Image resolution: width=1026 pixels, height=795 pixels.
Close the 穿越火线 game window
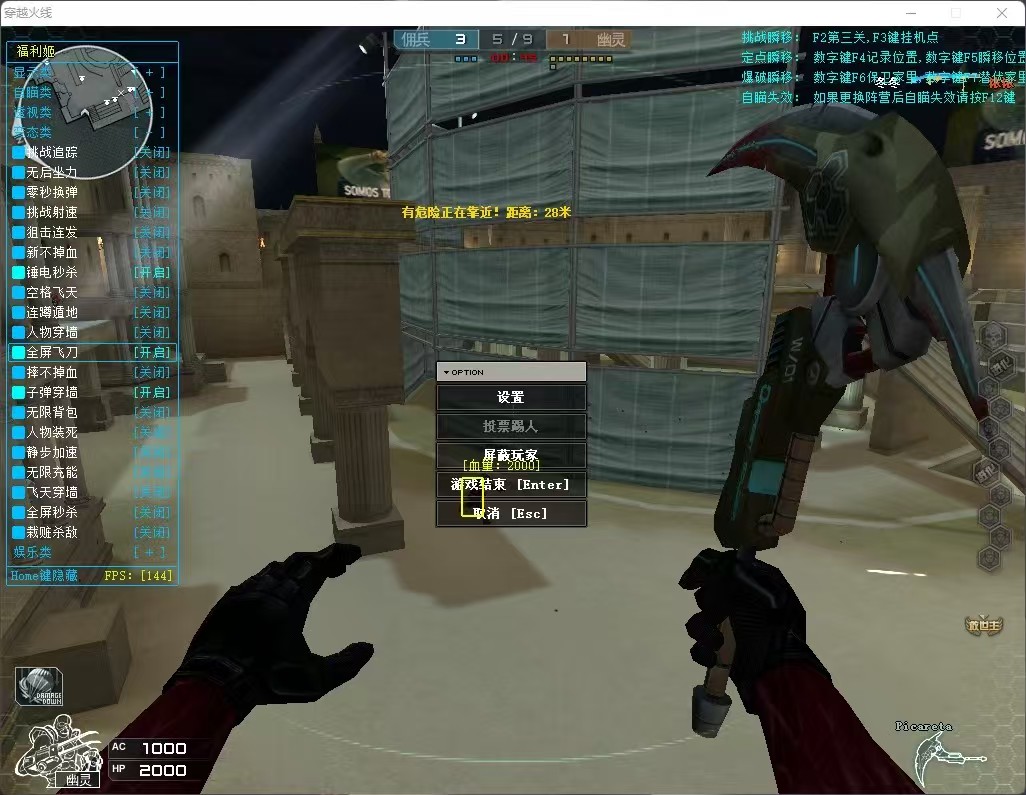(1002, 13)
